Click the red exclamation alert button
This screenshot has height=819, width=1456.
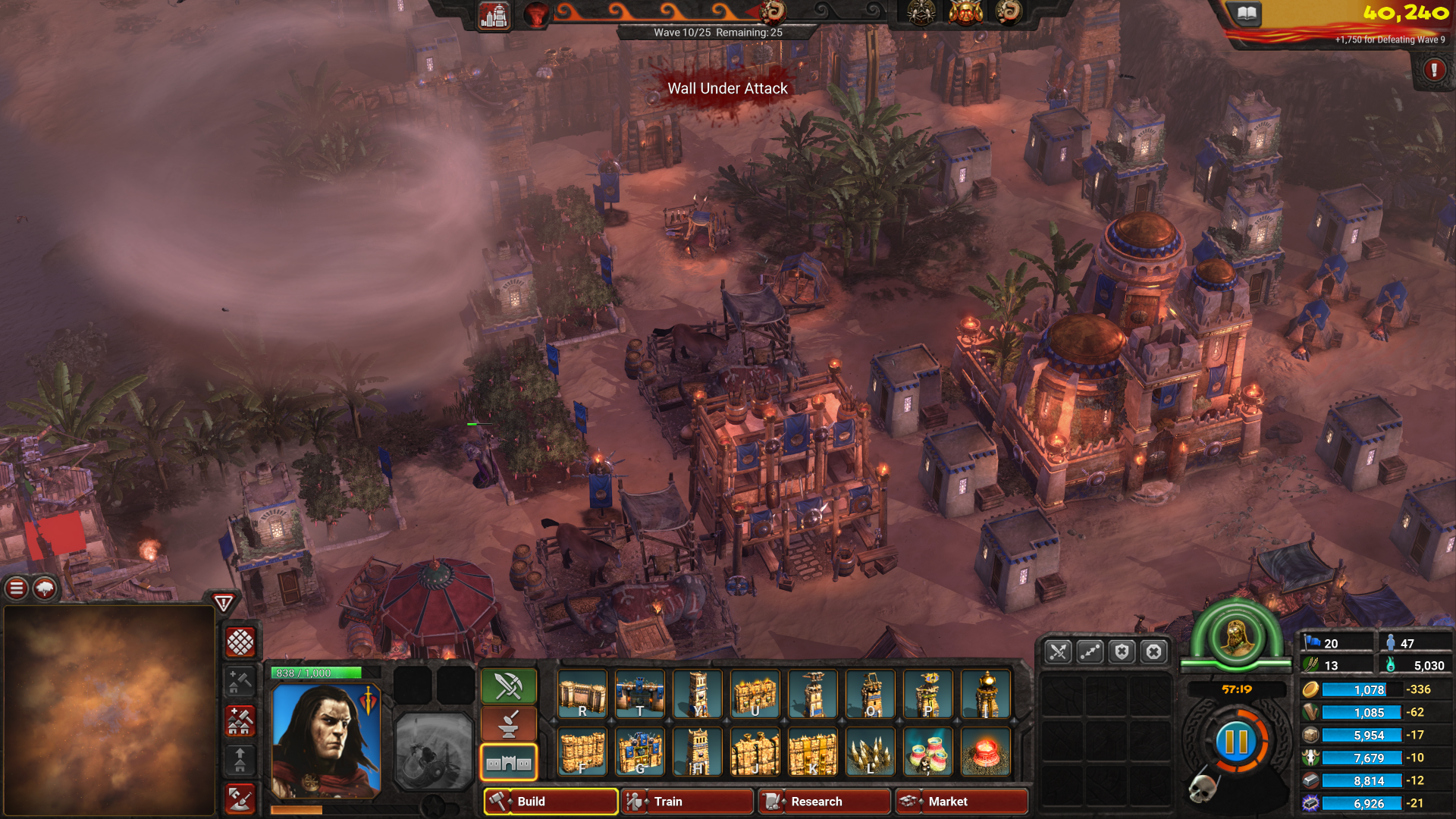[x=1433, y=70]
